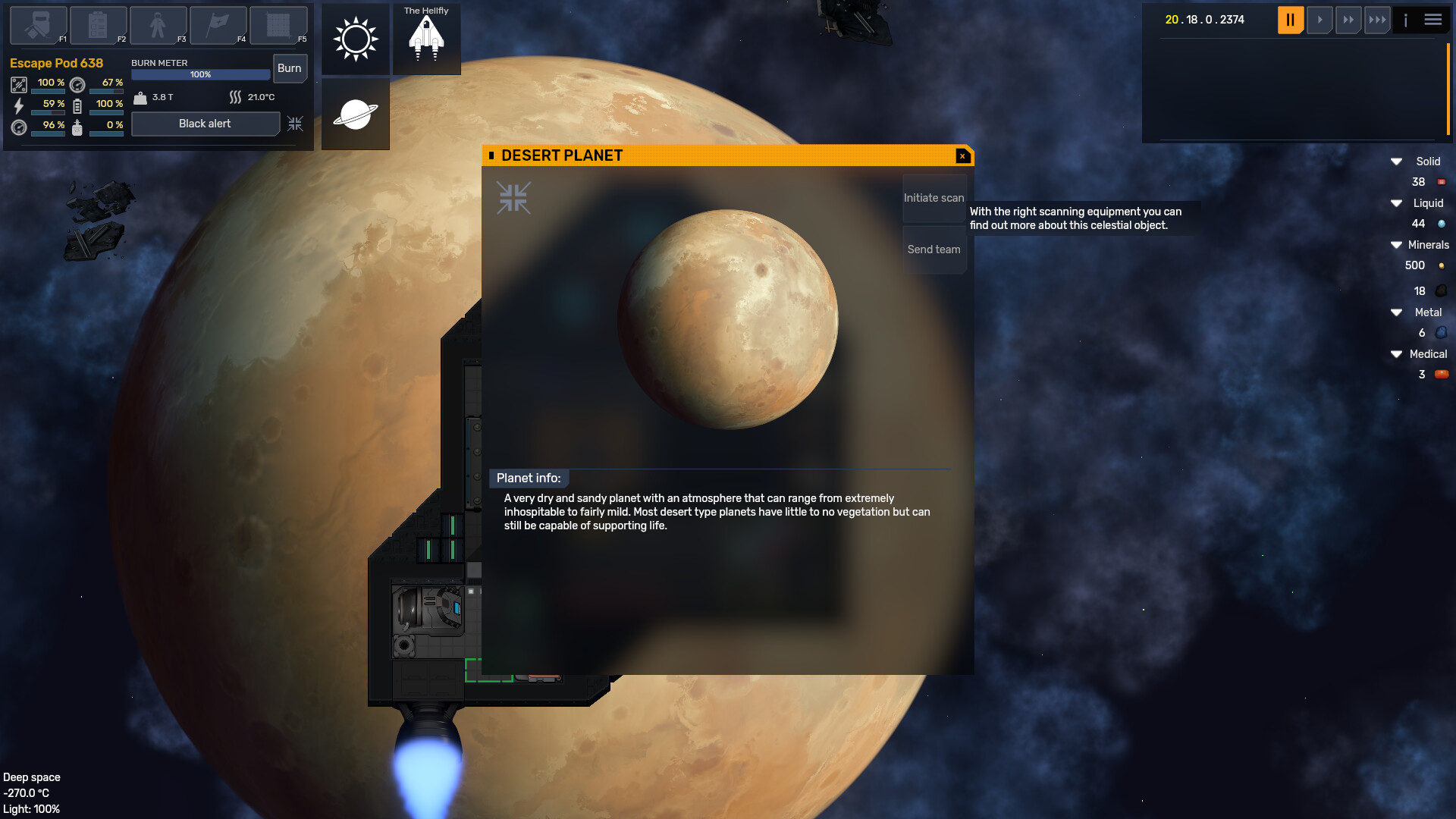
Task: Open the grid overlay panel (F5)
Action: pos(278,25)
